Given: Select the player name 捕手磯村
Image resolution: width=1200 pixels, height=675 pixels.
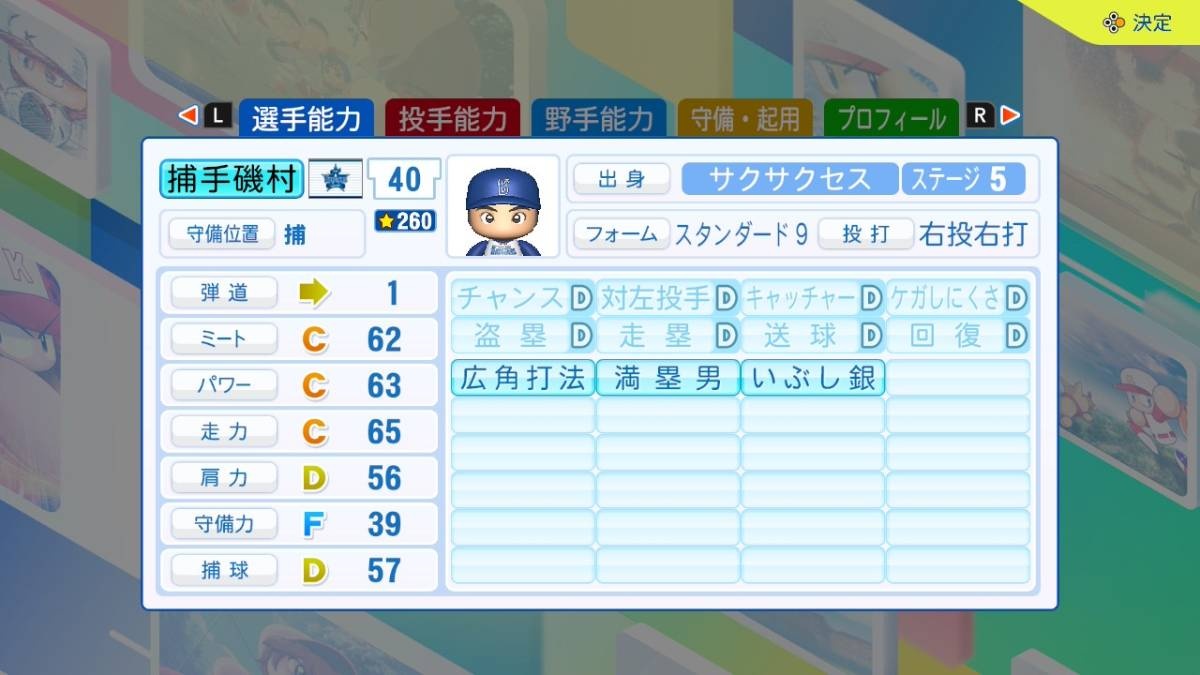Looking at the screenshot, I should (231, 179).
